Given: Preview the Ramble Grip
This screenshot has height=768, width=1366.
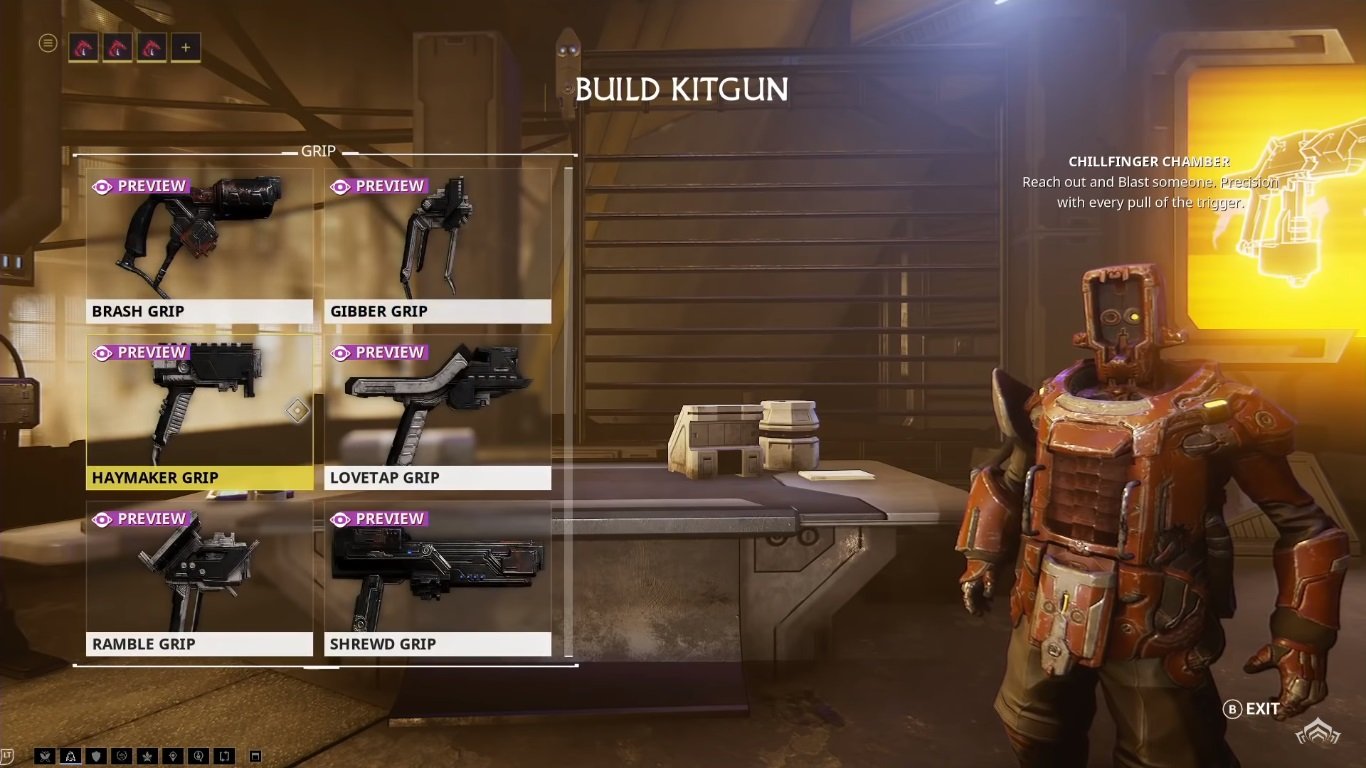Looking at the screenshot, I should tap(139, 519).
